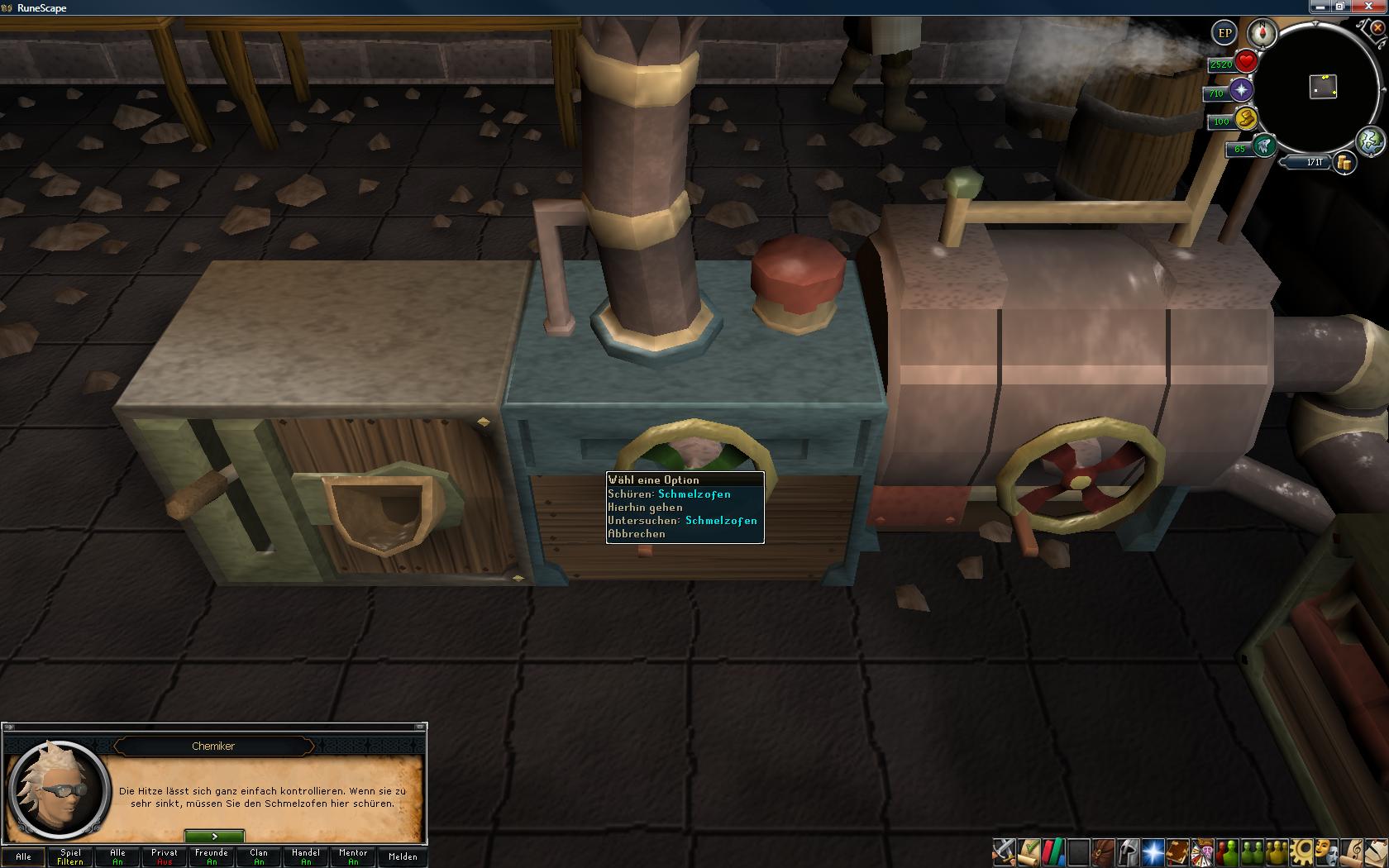Screen dimensions: 1389x868
Task: Cancel the menu with 'Abbrechen'
Action: pyautogui.click(x=636, y=534)
